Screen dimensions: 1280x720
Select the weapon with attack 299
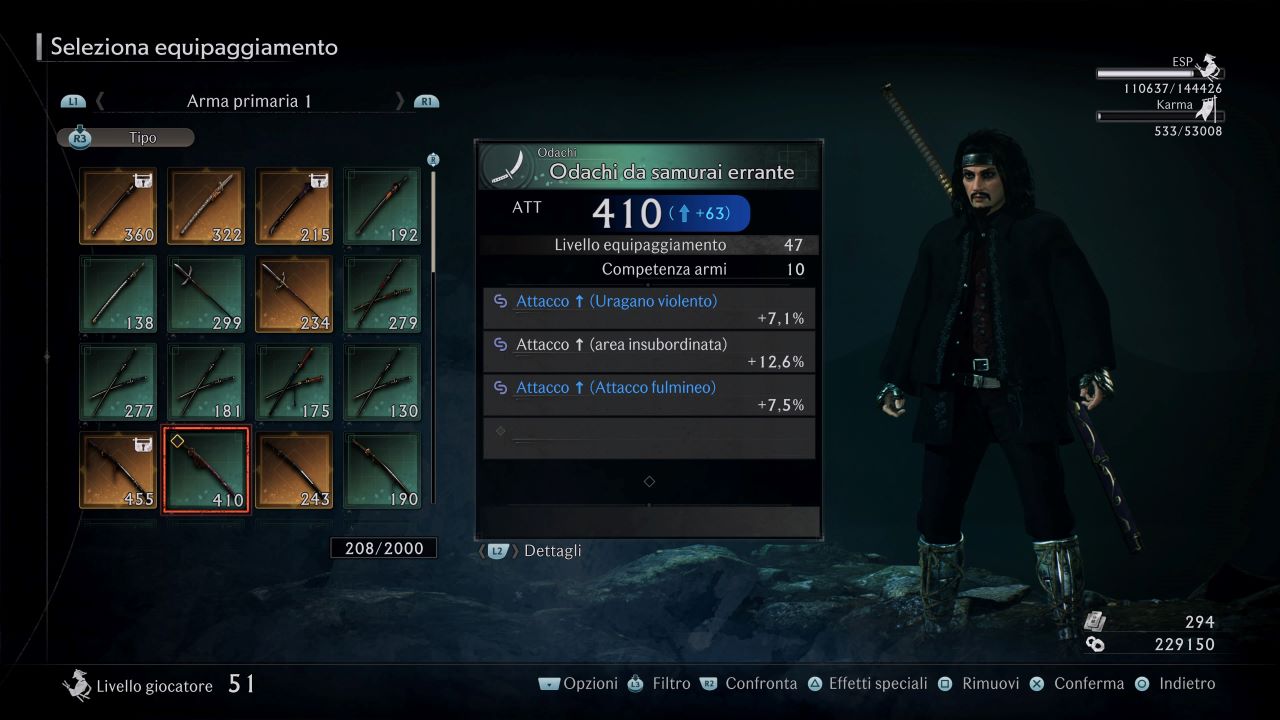click(206, 294)
